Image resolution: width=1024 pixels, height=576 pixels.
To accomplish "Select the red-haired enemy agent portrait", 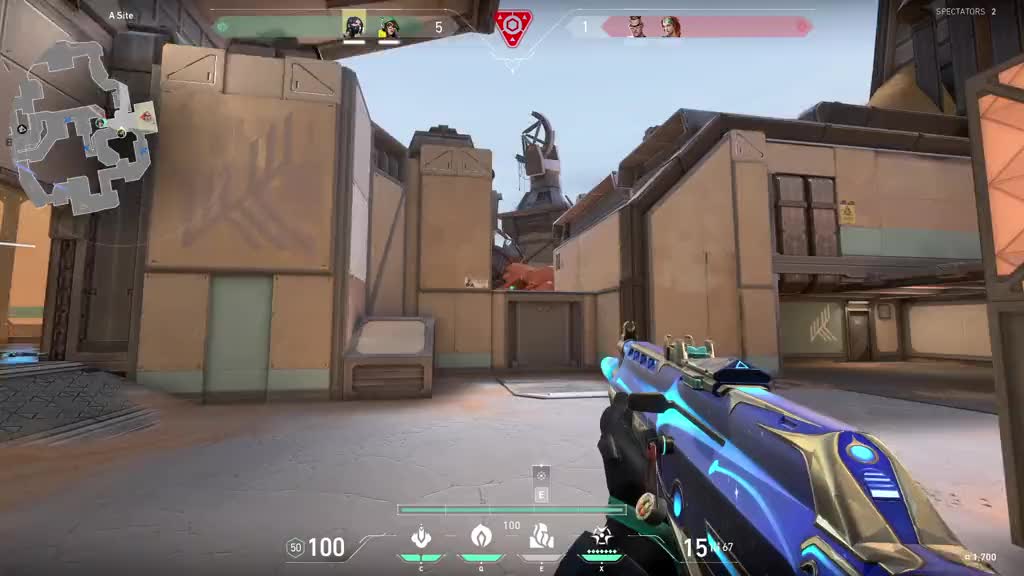I will 670,27.
